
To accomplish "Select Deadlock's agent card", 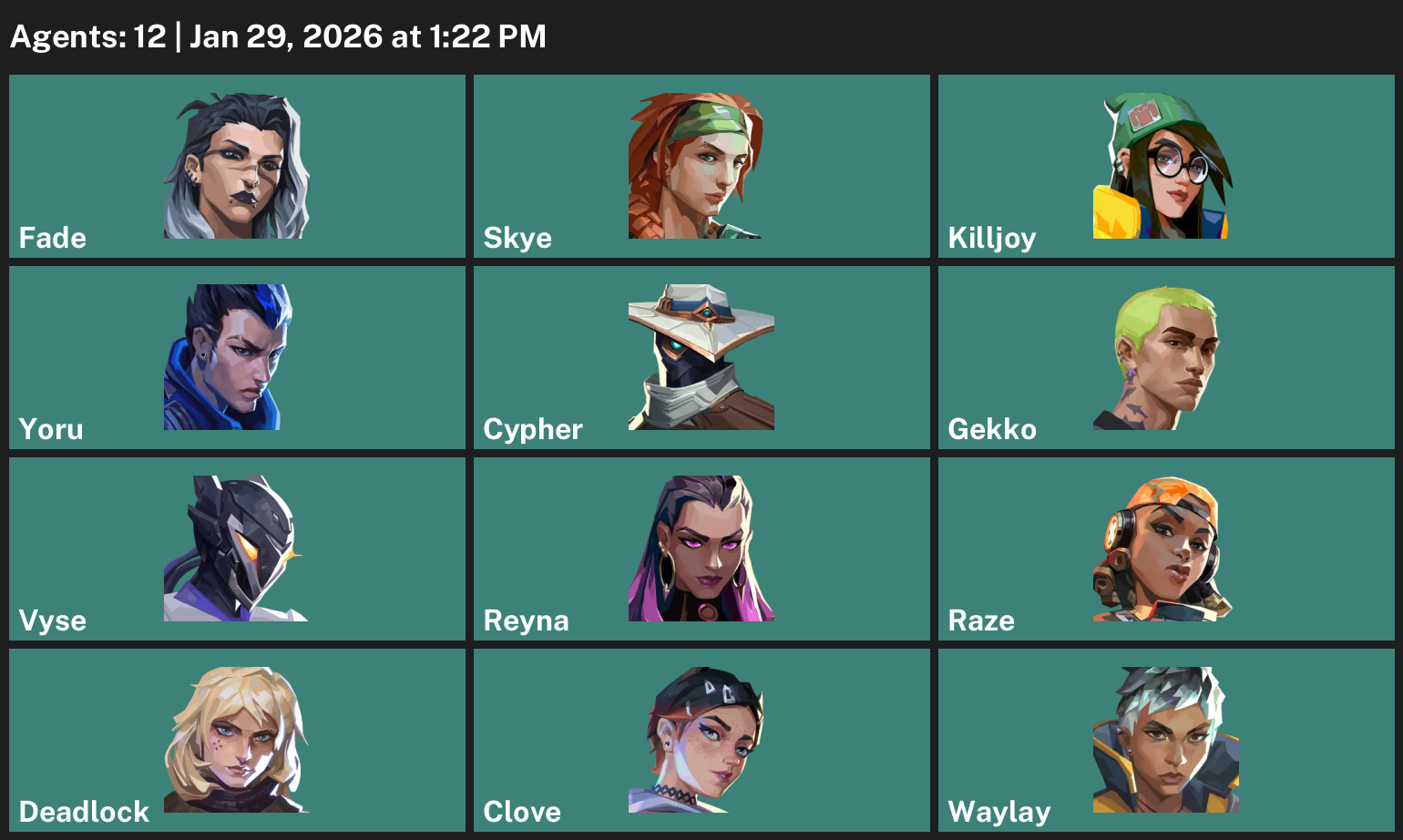I will (x=237, y=740).
